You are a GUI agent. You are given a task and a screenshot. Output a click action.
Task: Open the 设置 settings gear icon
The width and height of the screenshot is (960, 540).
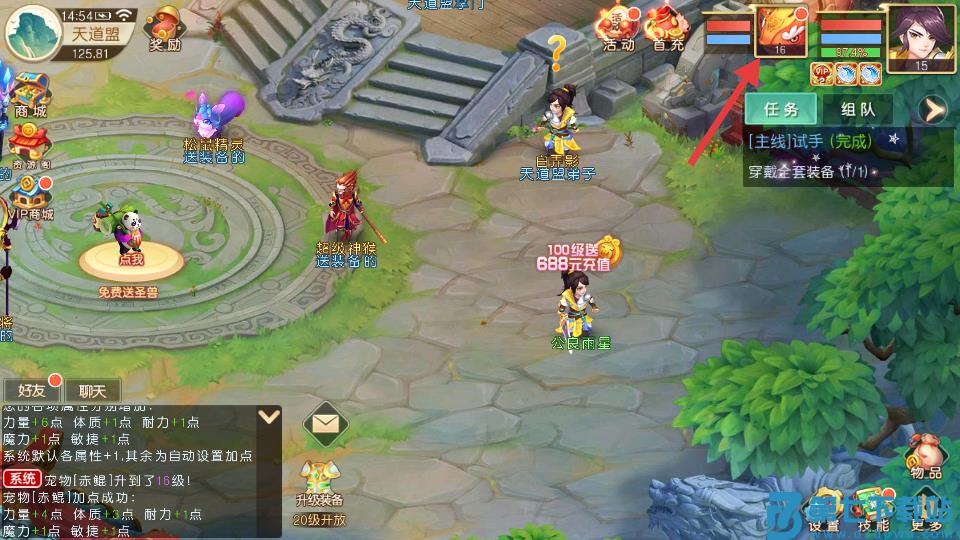(824, 510)
